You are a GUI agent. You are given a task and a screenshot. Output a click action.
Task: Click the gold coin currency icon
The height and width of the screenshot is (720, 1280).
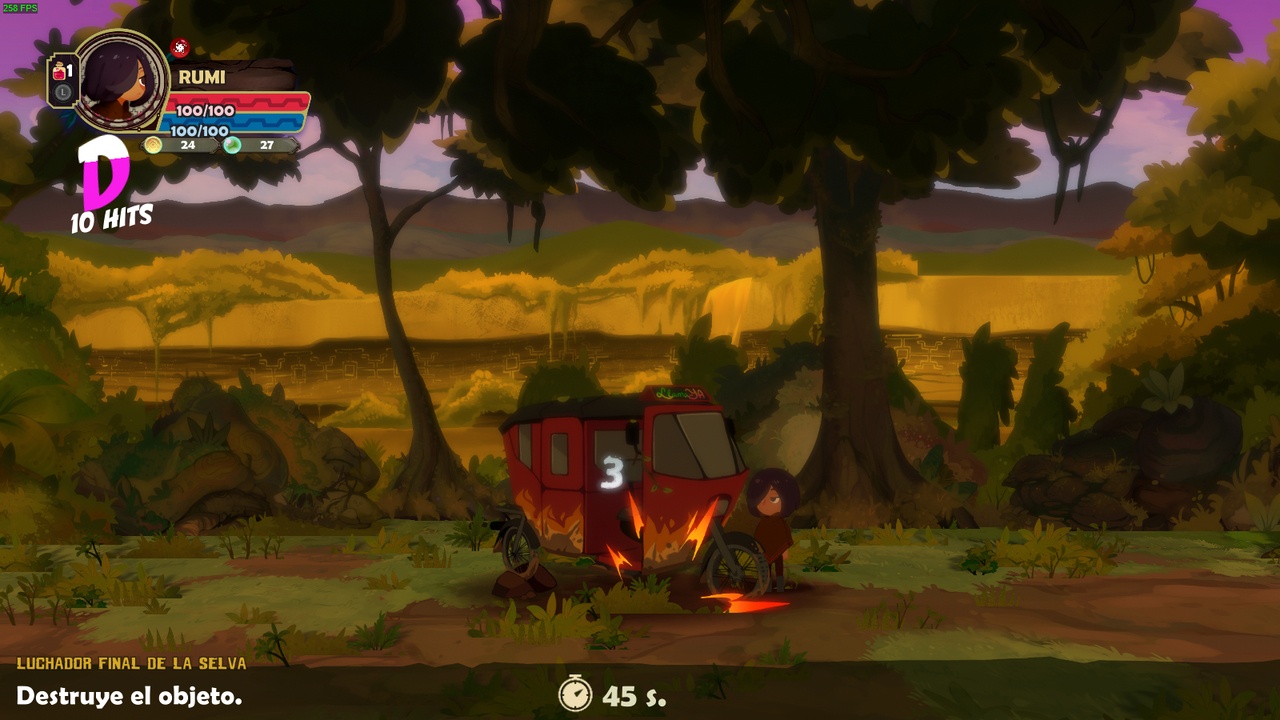tap(153, 145)
